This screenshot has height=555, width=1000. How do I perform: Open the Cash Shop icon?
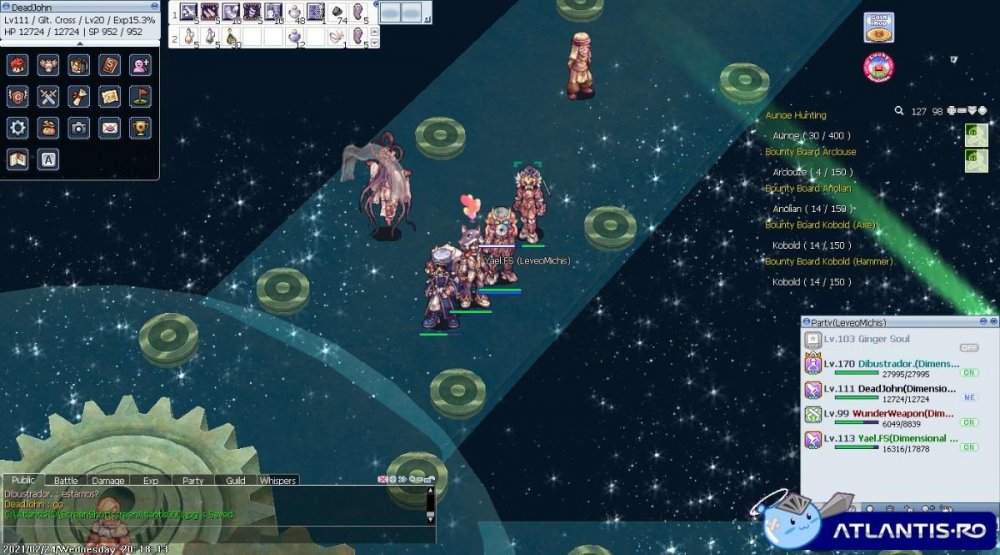[x=879, y=27]
